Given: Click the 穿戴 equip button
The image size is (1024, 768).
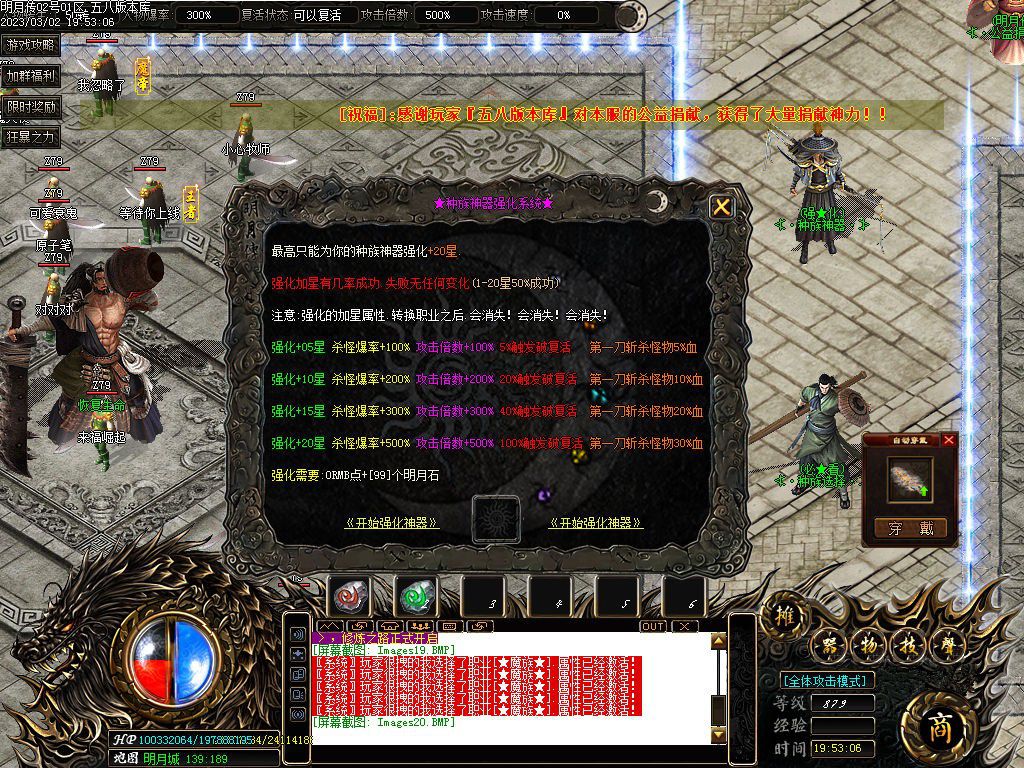Looking at the screenshot, I should 910,529.
